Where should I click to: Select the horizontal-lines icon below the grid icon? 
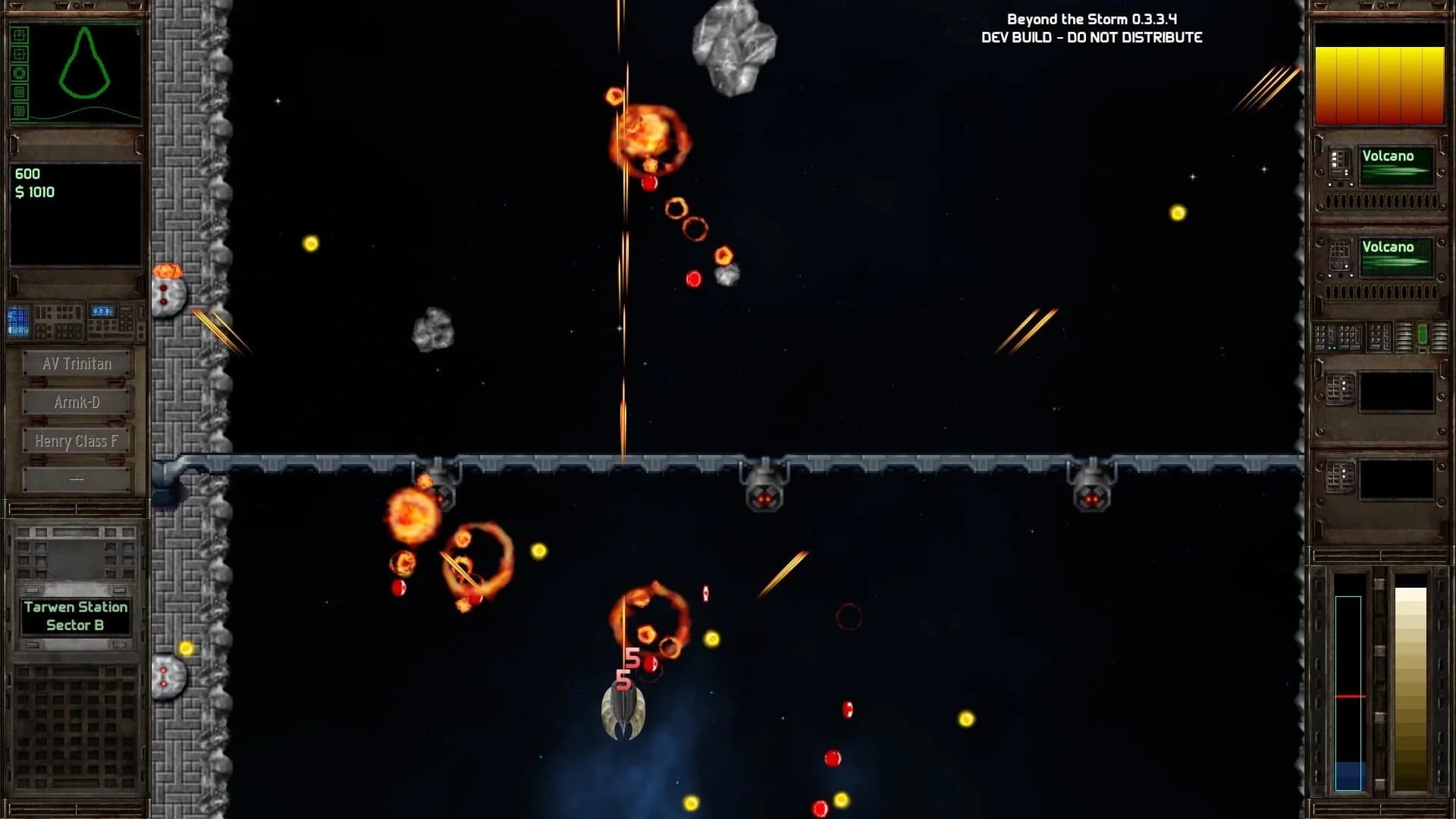19,111
